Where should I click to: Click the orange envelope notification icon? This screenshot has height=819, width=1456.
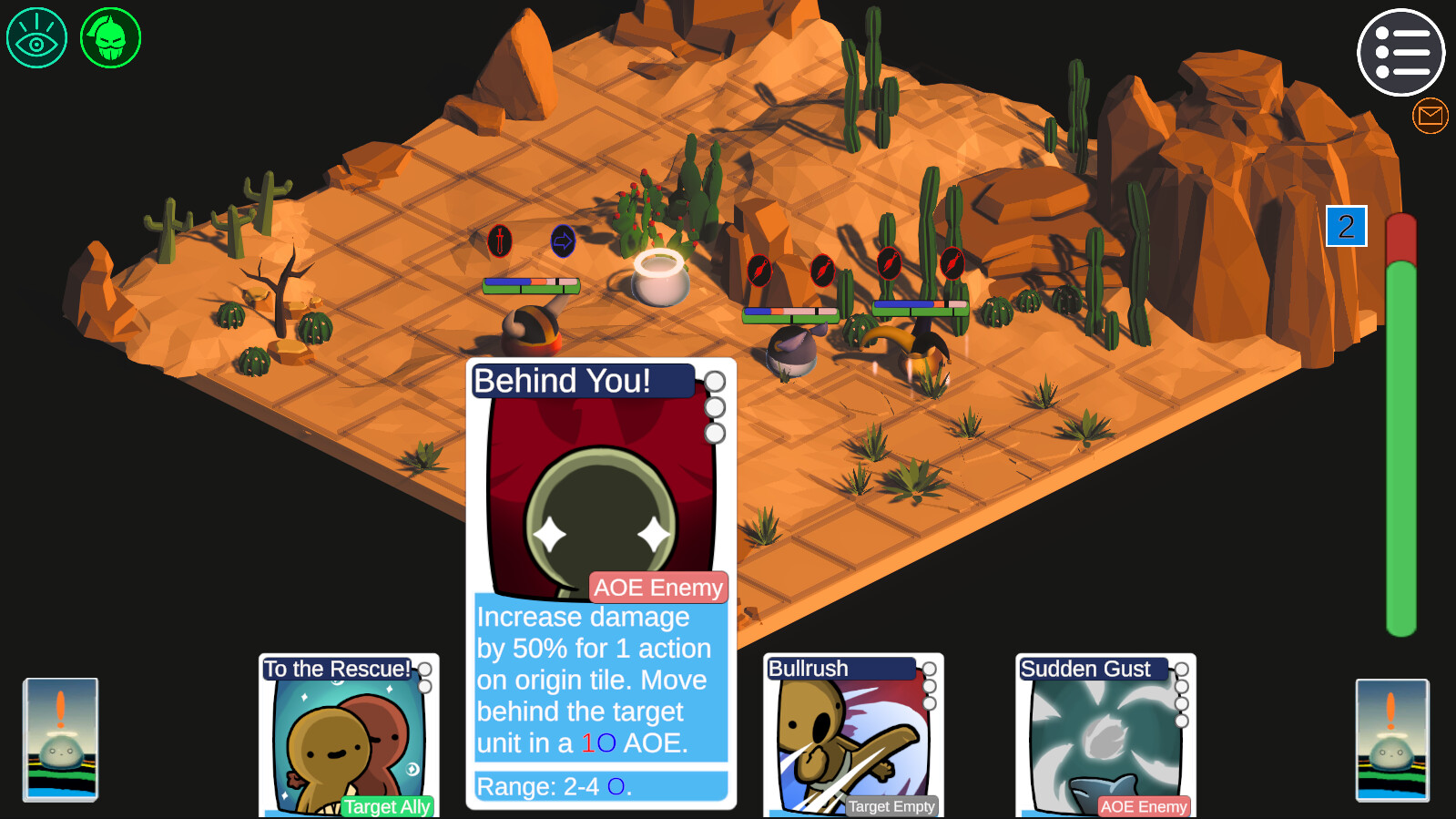click(x=1429, y=115)
